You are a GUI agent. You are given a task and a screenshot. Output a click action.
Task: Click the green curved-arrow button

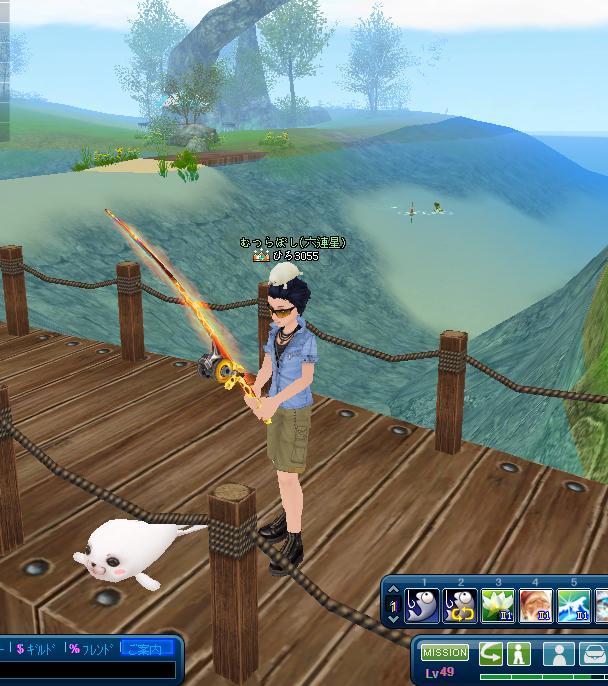tap(491, 654)
